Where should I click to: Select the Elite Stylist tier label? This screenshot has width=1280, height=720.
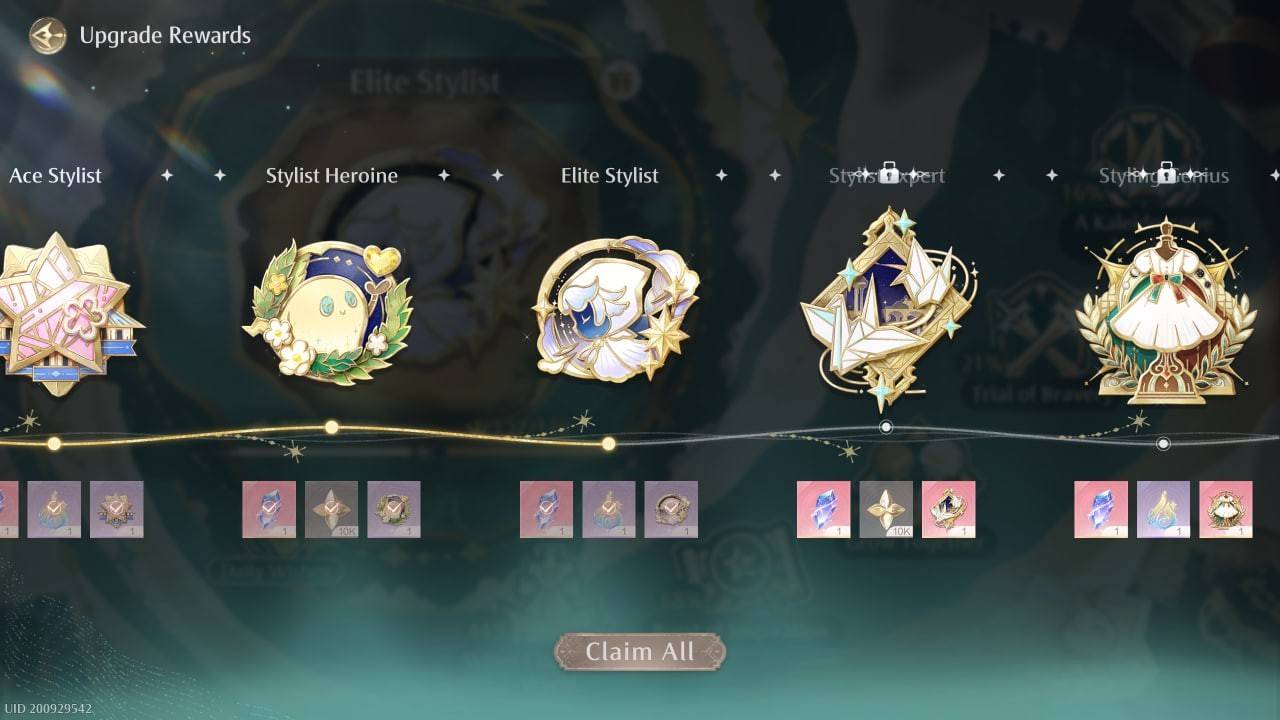[609, 175]
